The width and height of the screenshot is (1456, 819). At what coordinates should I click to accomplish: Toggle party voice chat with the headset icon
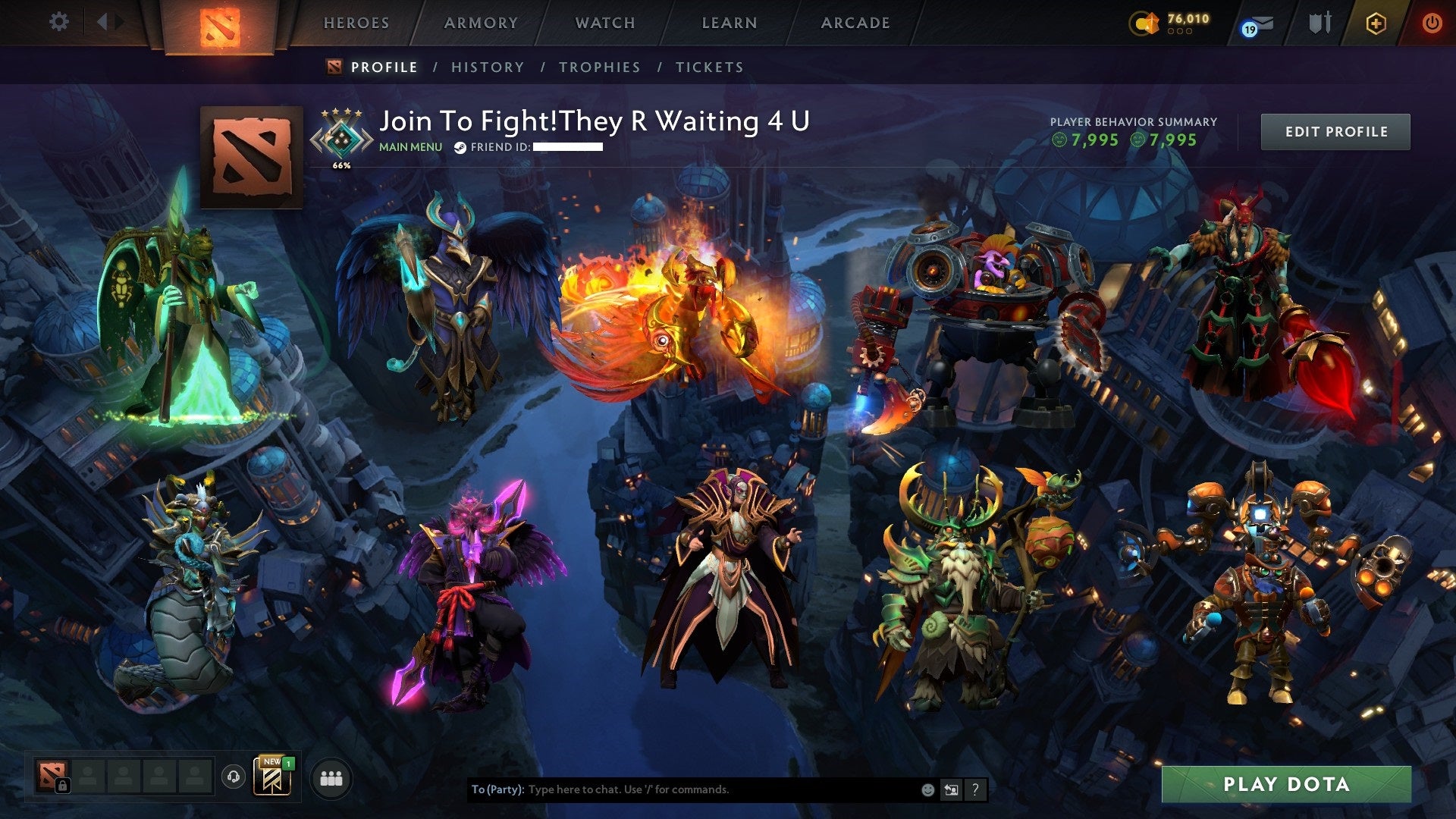tap(235, 777)
